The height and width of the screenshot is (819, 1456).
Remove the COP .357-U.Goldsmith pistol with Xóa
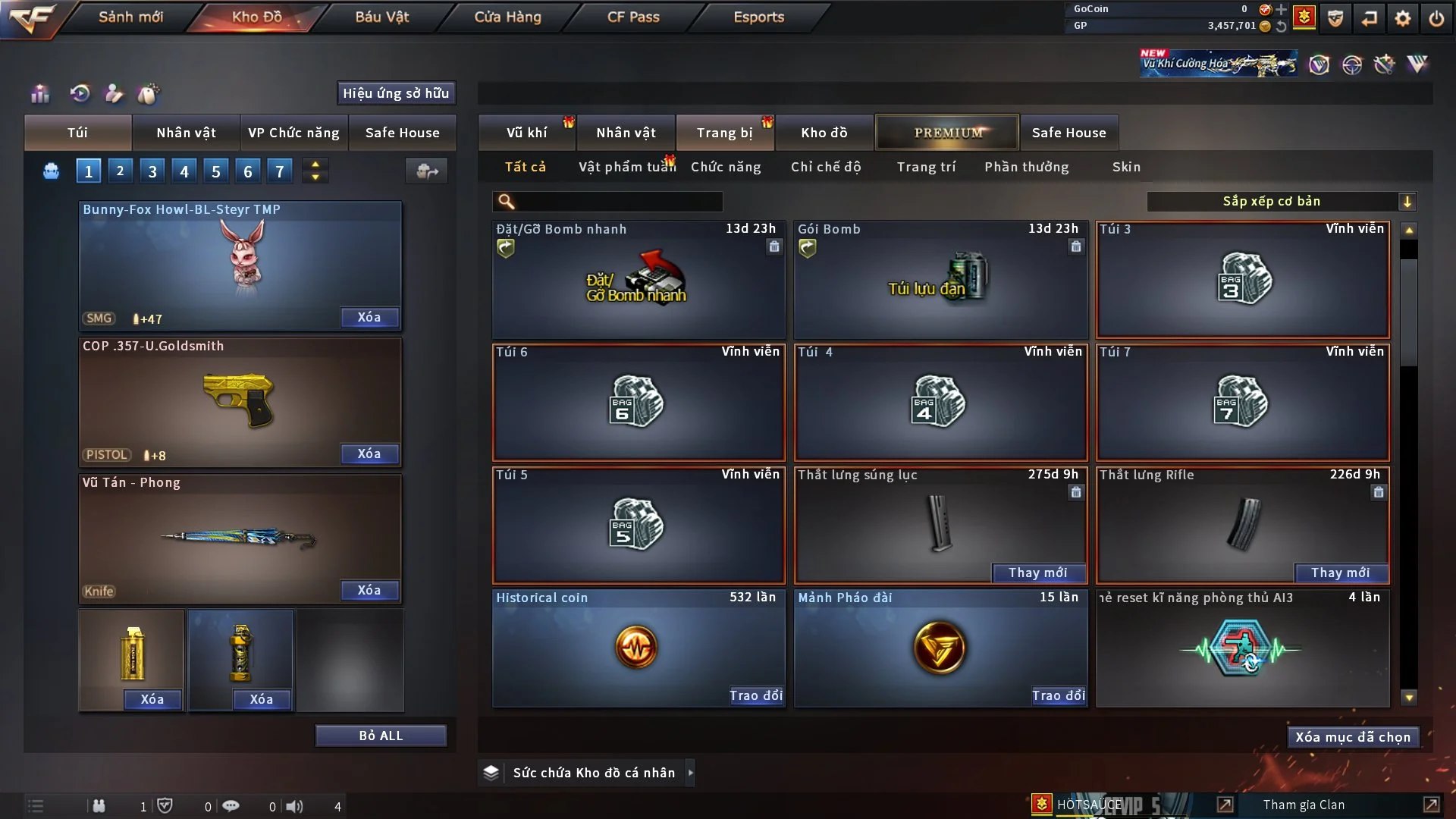coord(369,453)
